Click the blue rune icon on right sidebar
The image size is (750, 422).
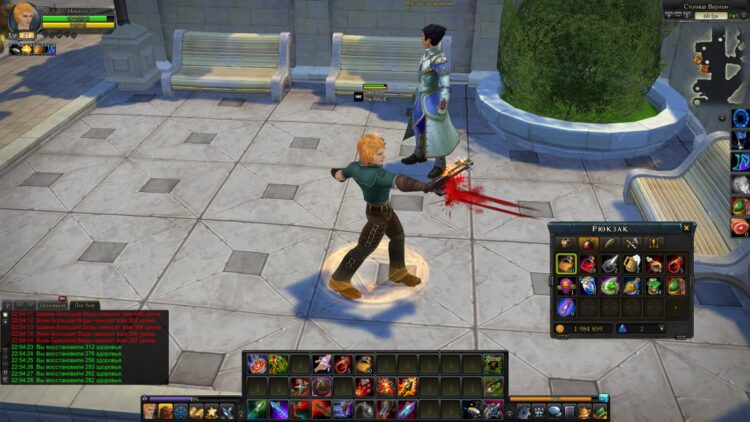point(740,118)
